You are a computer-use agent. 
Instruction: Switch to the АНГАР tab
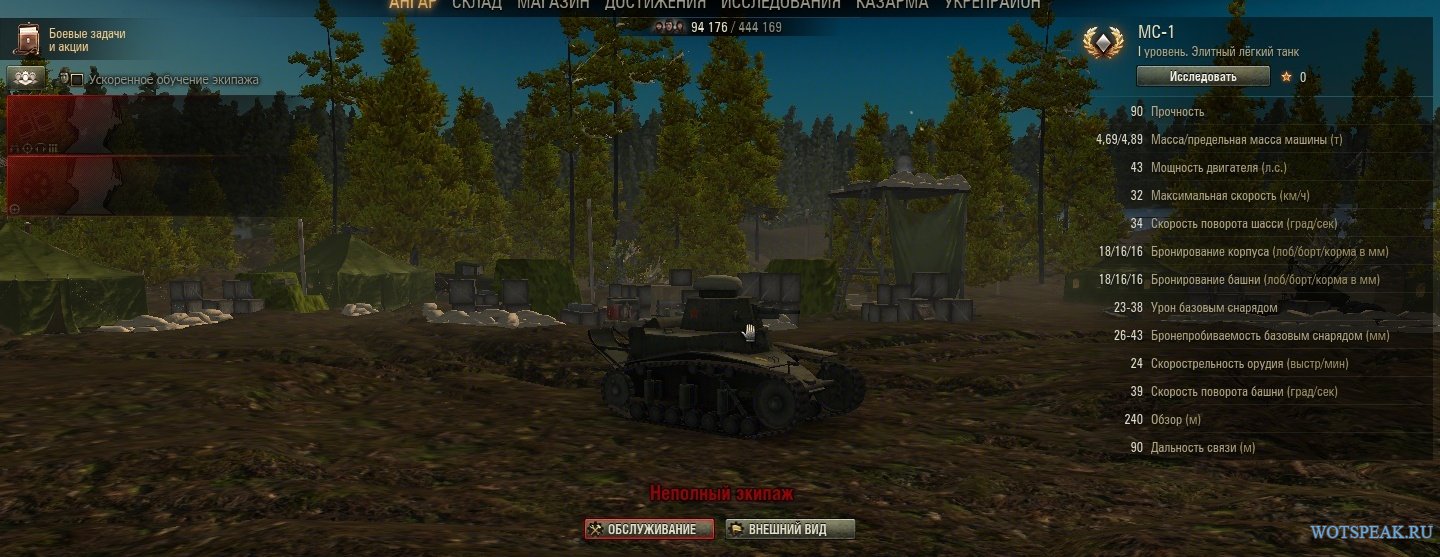[x=412, y=4]
